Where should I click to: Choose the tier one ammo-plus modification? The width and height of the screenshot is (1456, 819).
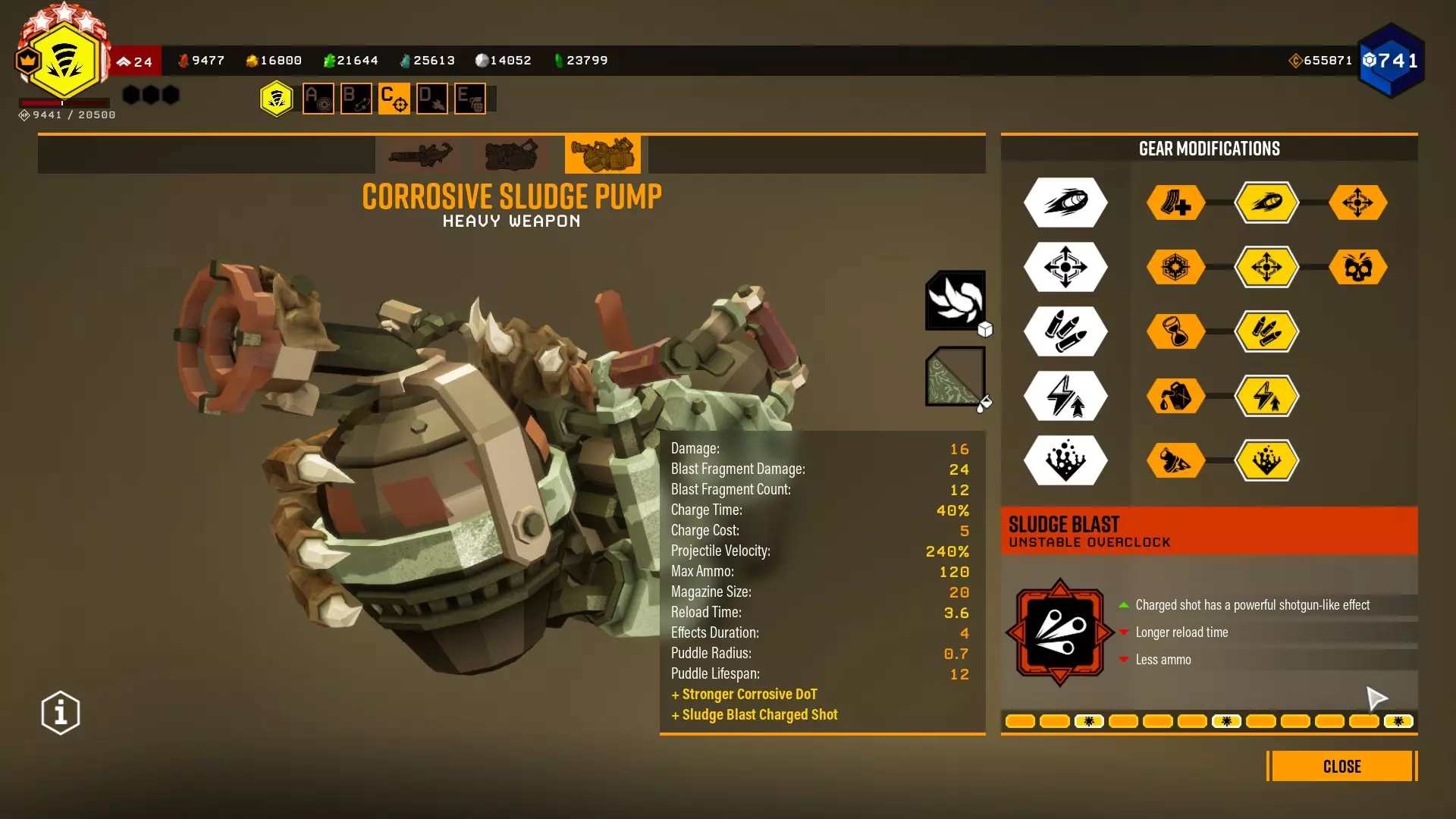click(1175, 202)
